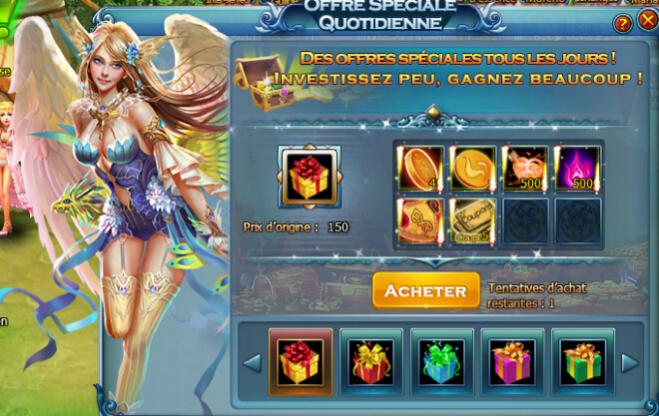Inspect the mask reward item

(x=525, y=167)
